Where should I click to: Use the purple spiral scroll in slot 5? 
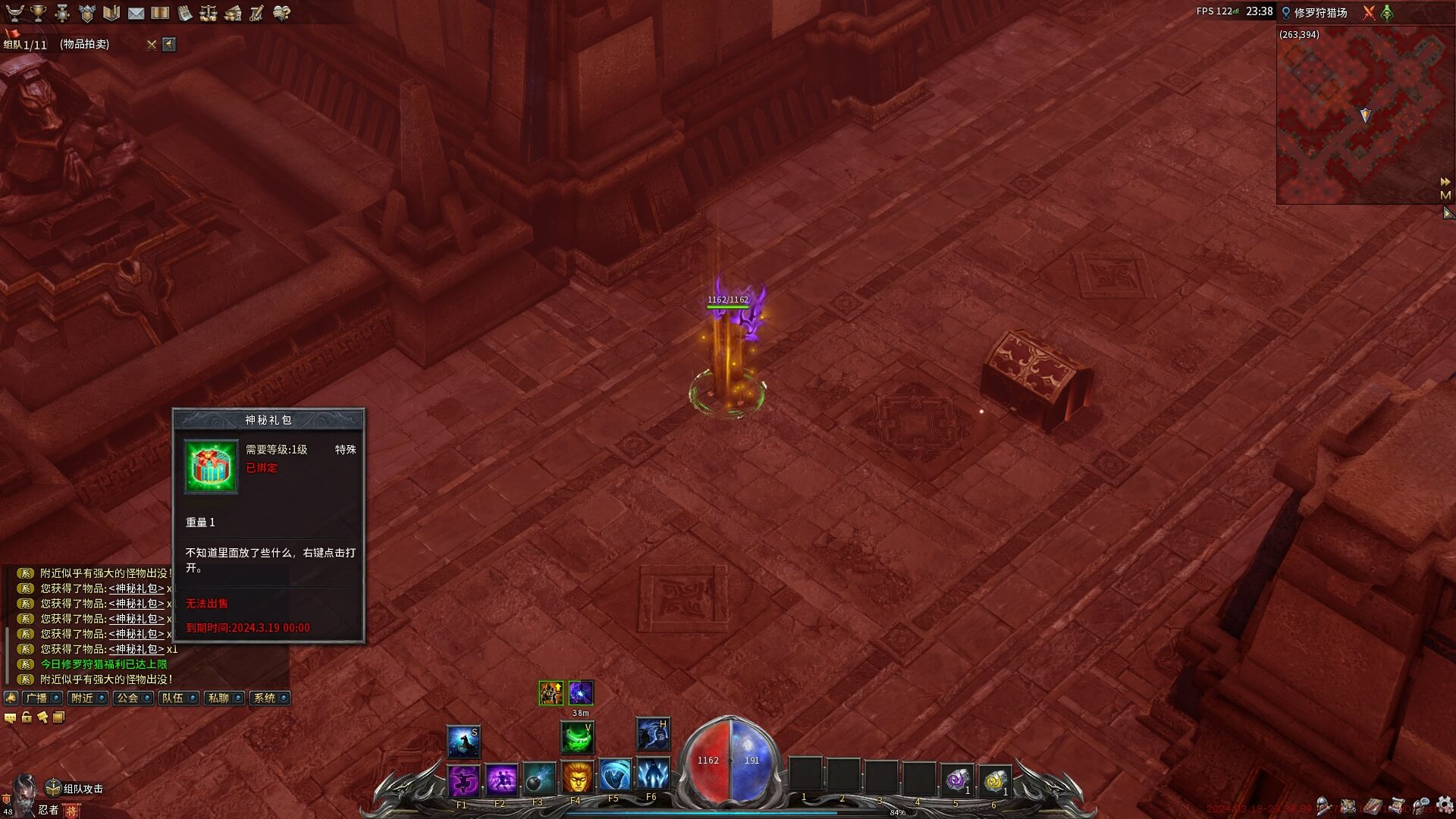(x=957, y=779)
